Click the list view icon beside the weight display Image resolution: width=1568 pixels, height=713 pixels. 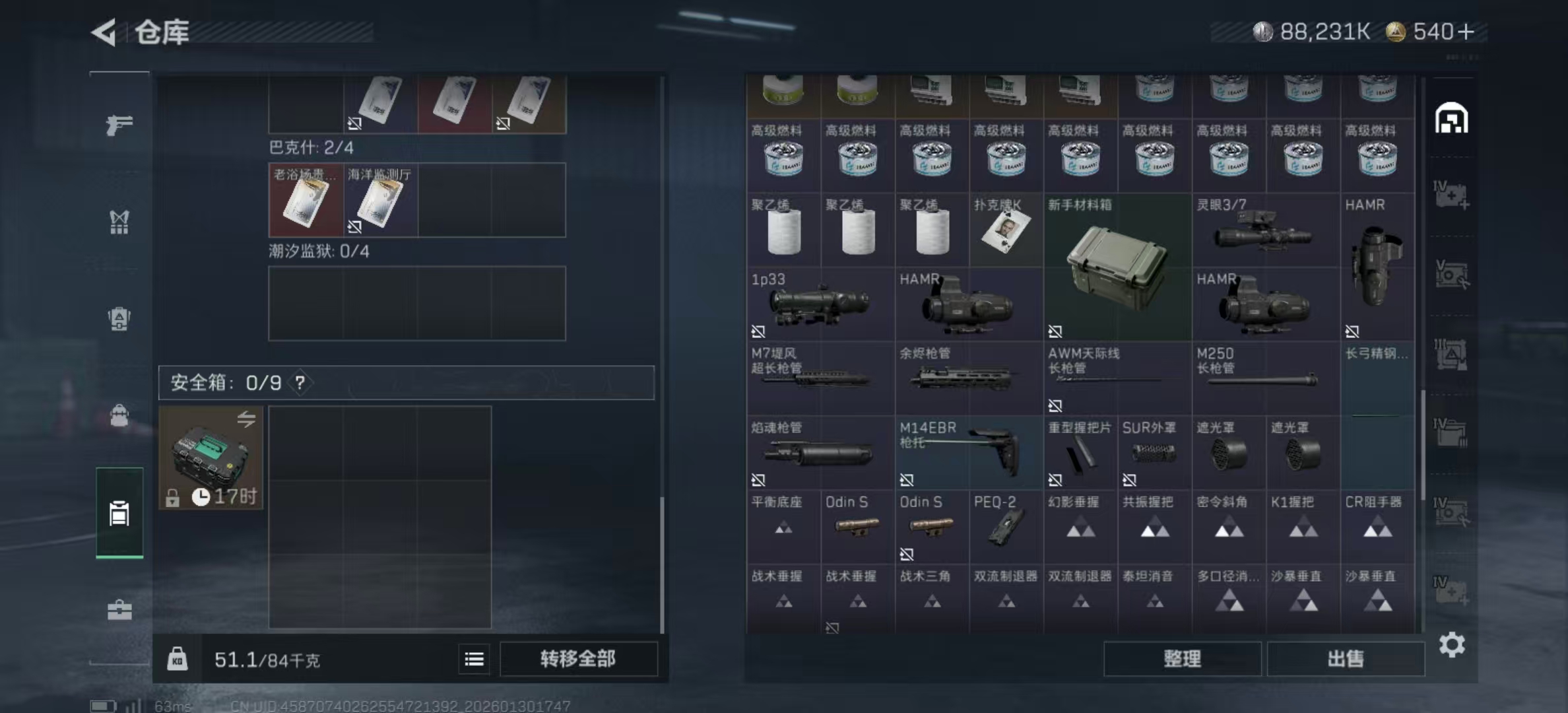474,659
